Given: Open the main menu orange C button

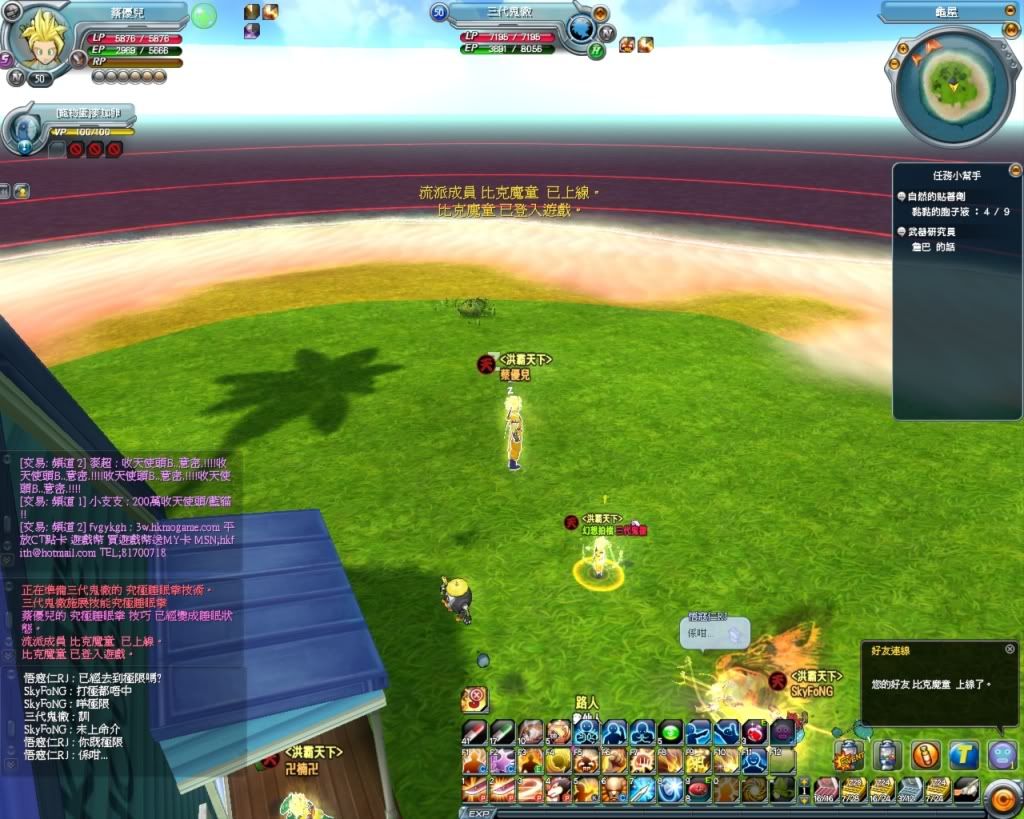Looking at the screenshot, I should 1003,797.
